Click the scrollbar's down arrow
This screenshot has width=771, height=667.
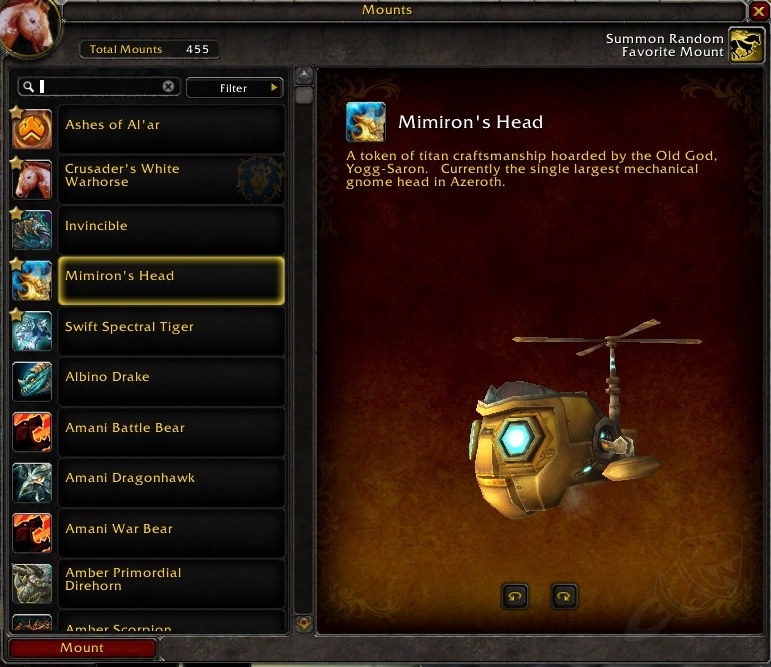304,624
